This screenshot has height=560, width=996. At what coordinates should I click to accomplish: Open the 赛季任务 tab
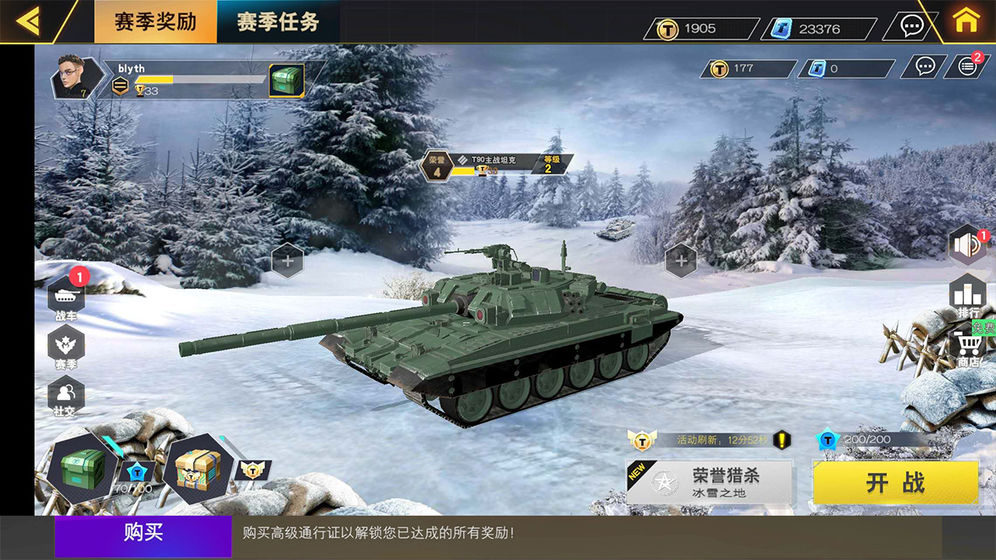click(278, 21)
